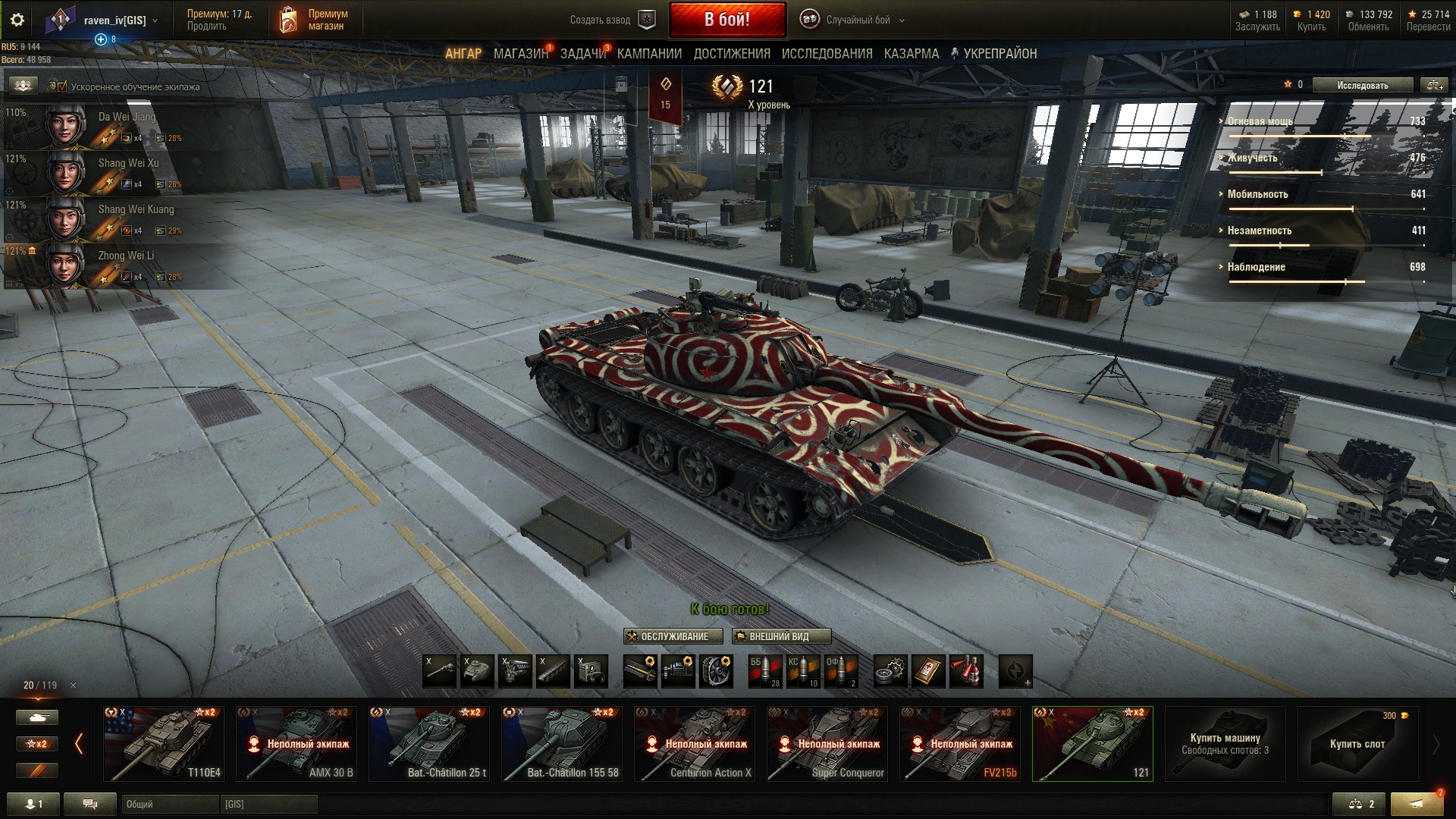Open the ОБСЛУЖИВАНИЕ service panel
The image size is (1456, 819).
tap(673, 636)
